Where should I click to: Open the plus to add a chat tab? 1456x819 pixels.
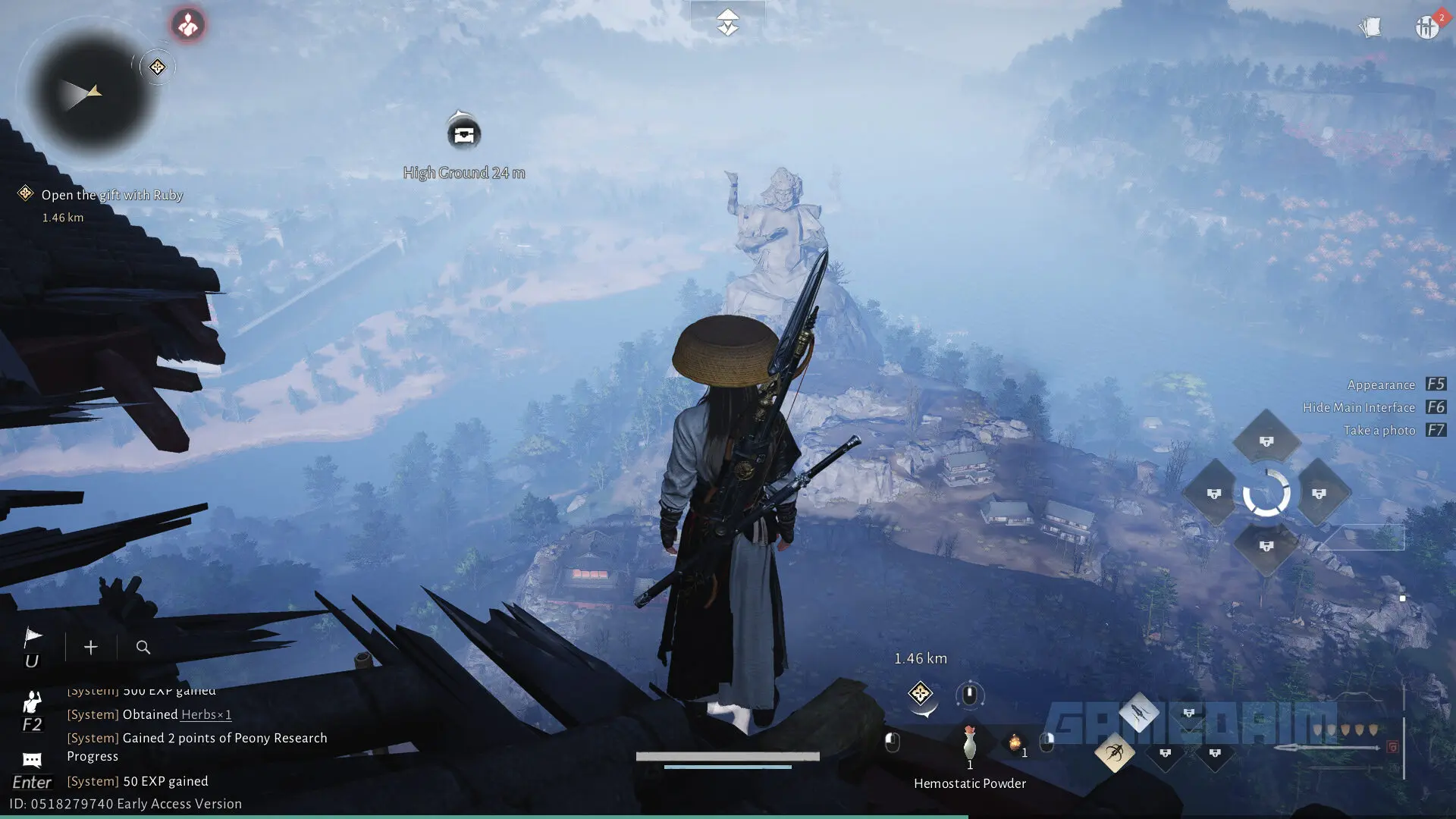pos(90,647)
